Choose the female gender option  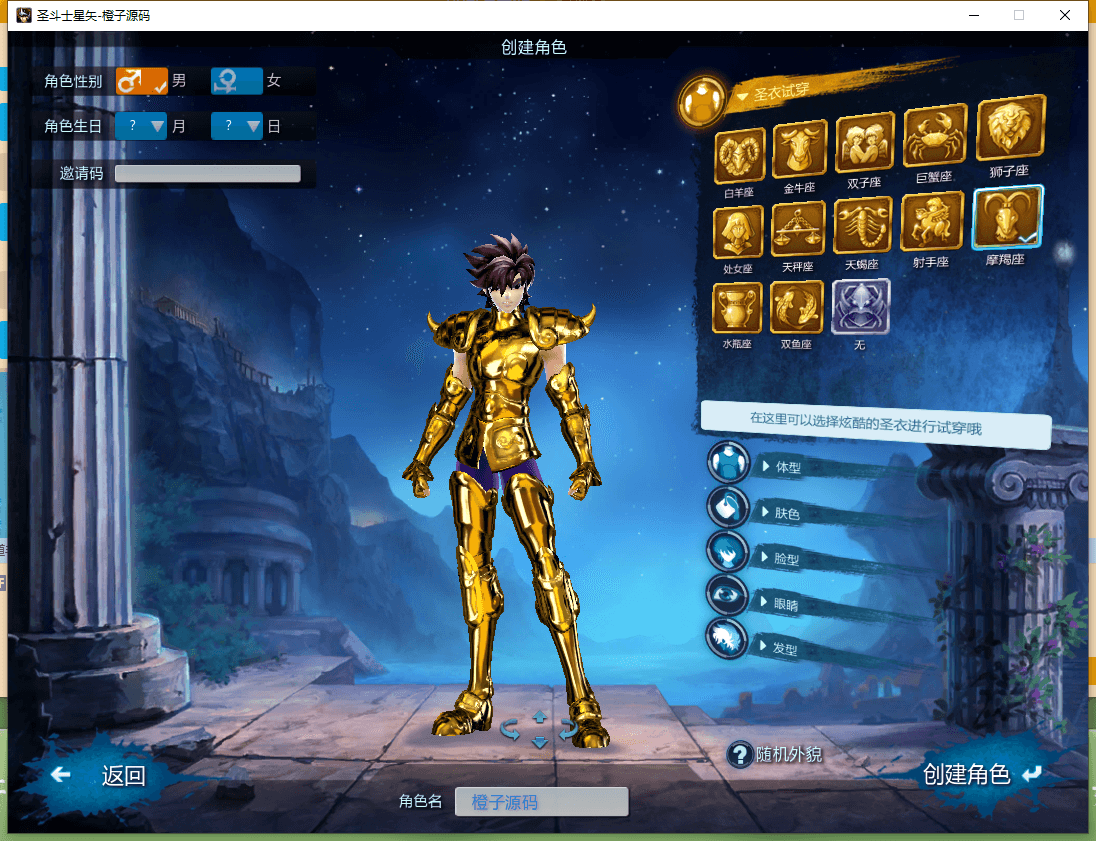[237, 81]
